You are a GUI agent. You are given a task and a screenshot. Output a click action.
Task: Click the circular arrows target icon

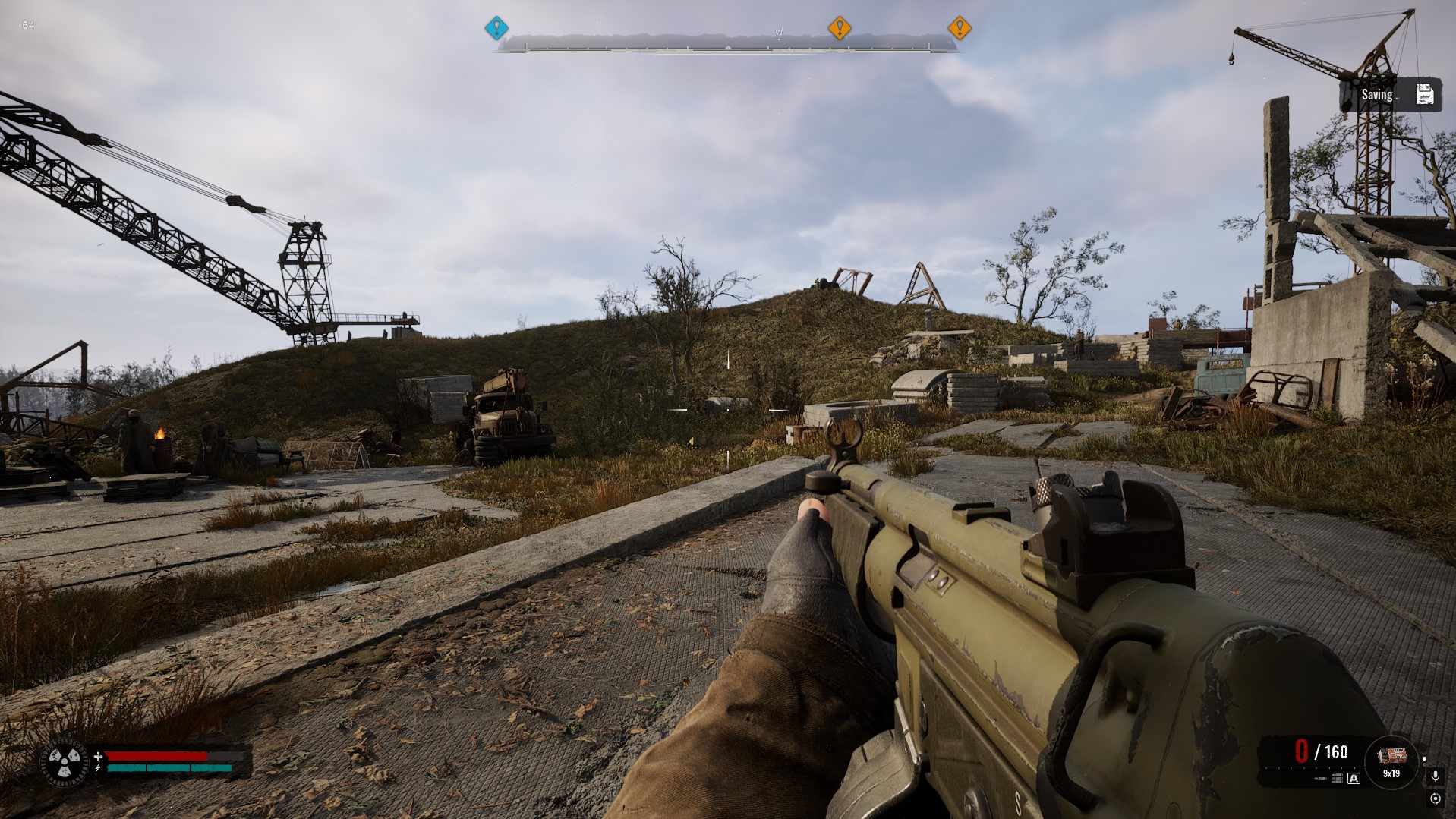pyautogui.click(x=1435, y=799)
